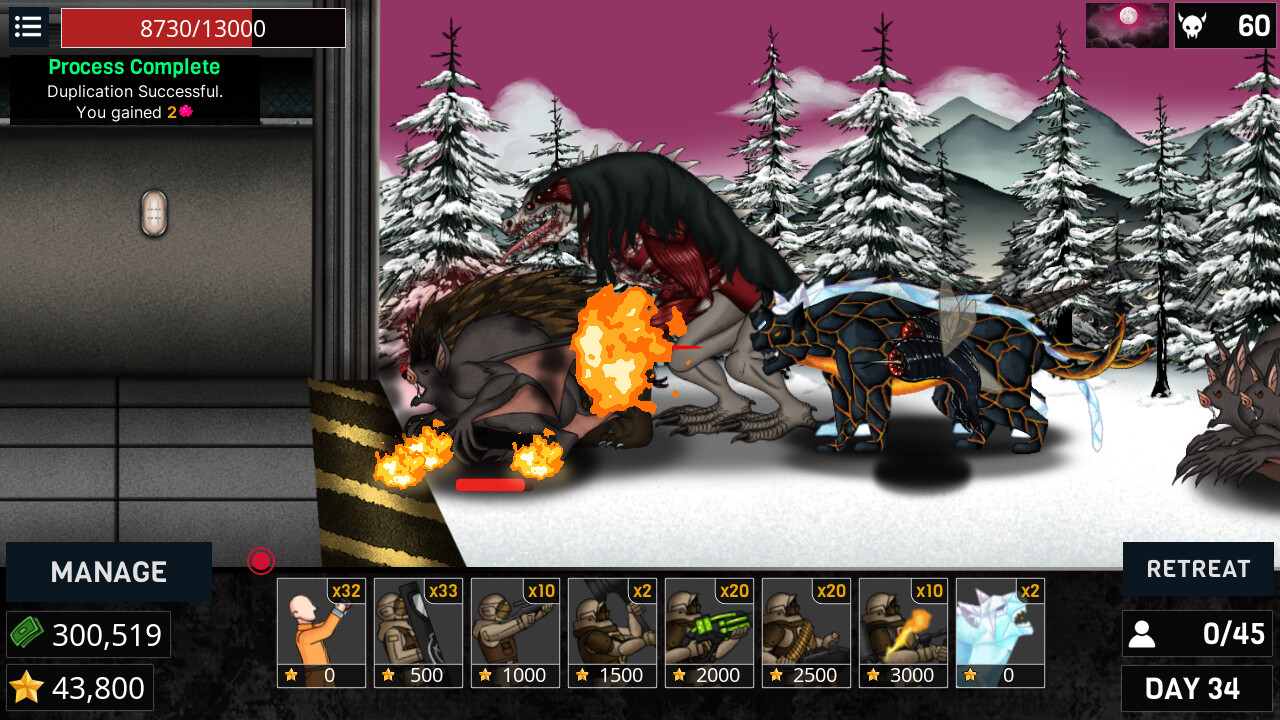Click the red circle indicator near MANAGE
This screenshot has height=720, width=1280.
click(x=260, y=562)
